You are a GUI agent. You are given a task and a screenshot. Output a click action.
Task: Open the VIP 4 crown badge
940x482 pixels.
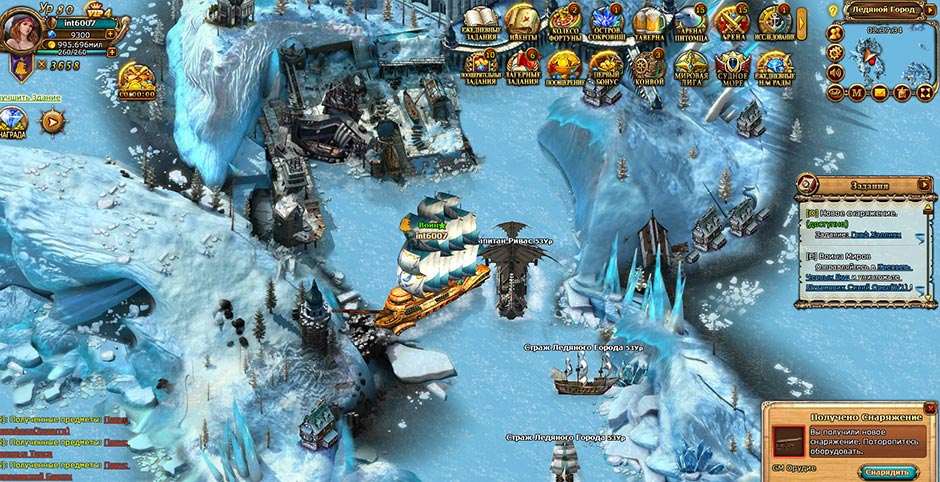(99, 11)
